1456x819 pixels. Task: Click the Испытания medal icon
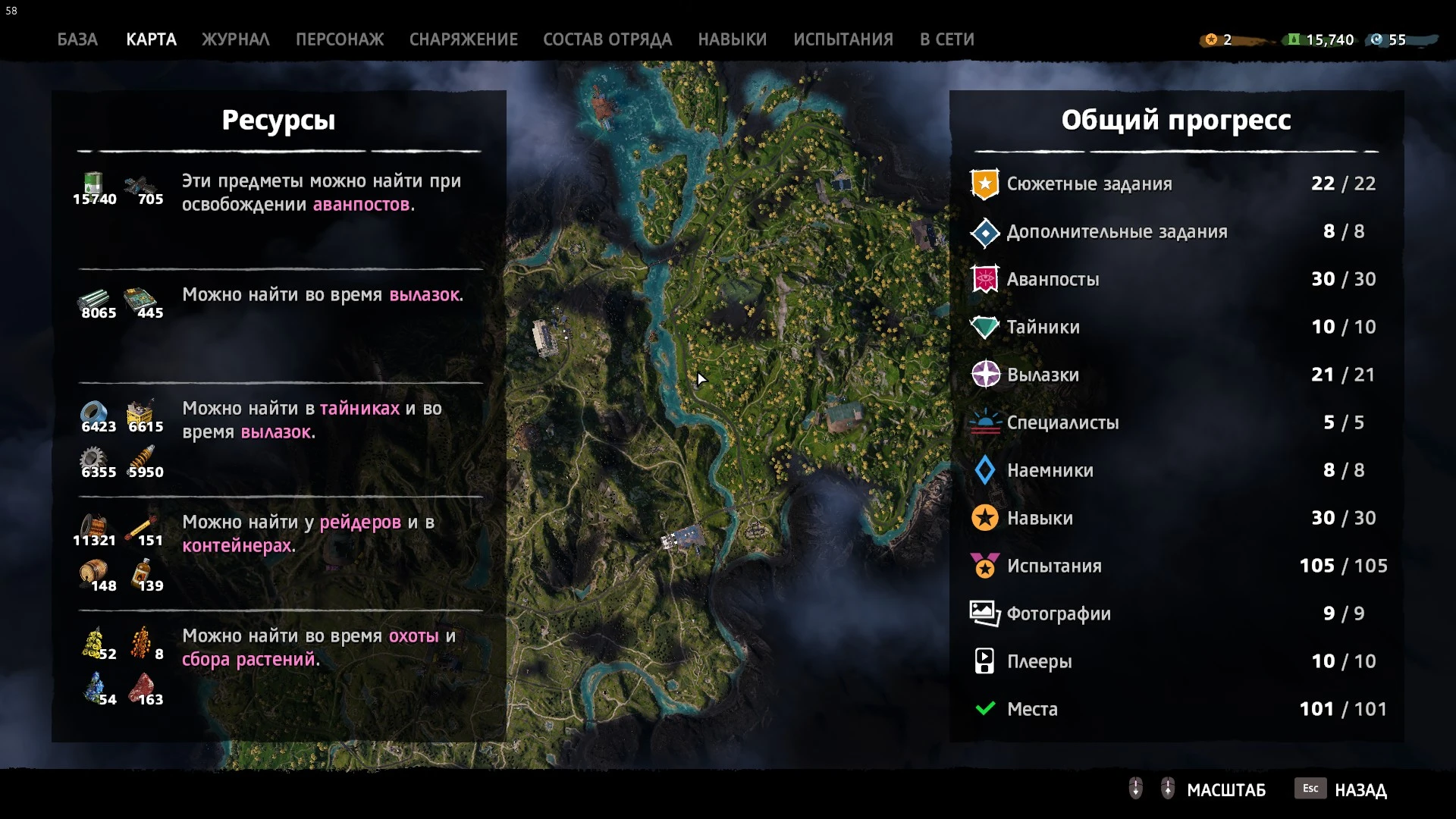pyautogui.click(x=985, y=566)
